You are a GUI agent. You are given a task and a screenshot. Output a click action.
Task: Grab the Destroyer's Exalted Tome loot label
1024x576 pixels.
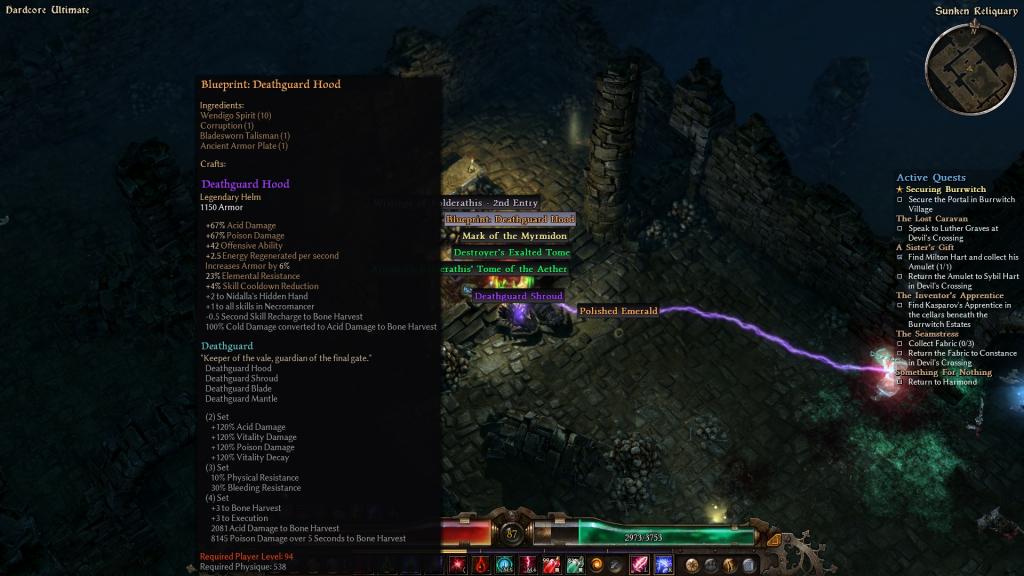point(511,252)
